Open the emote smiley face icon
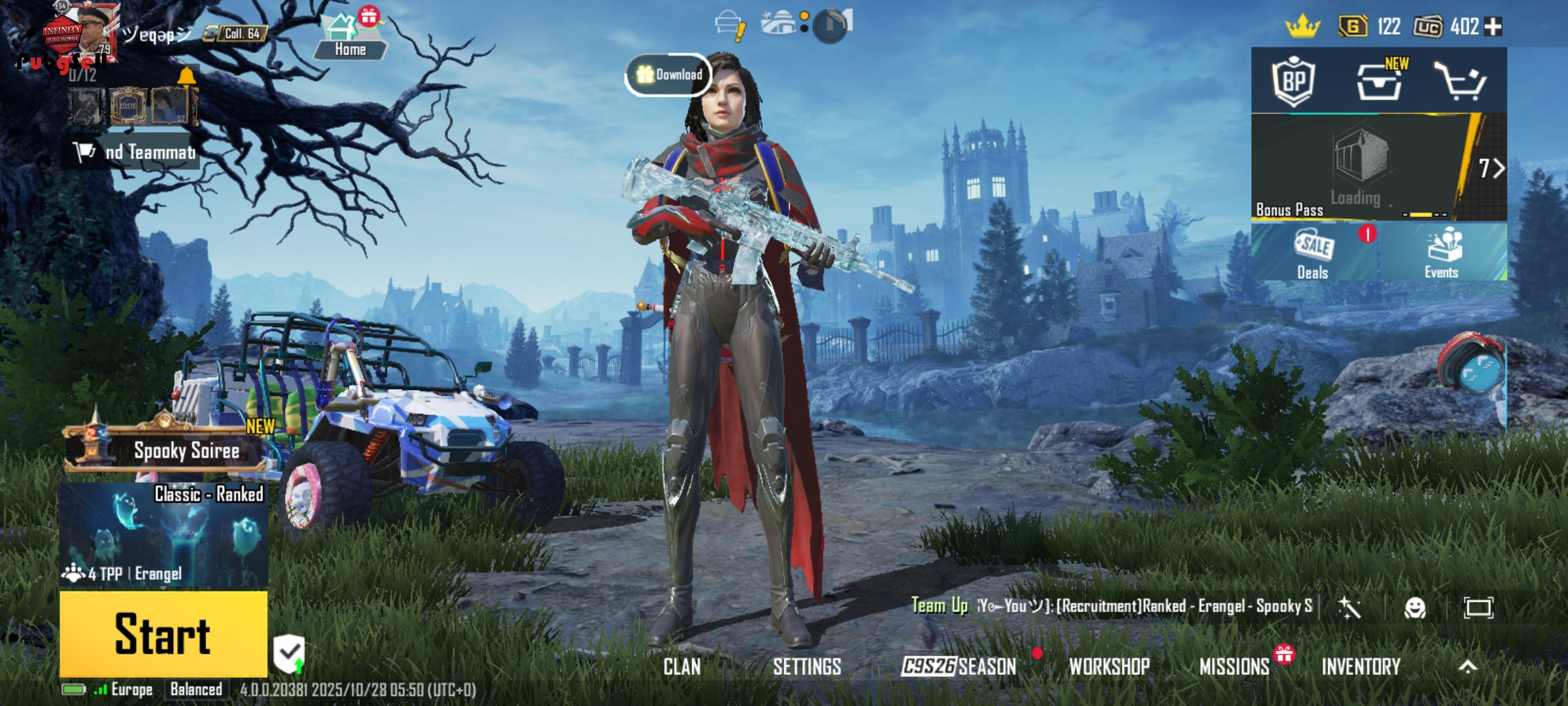1568x706 pixels. click(x=1414, y=608)
